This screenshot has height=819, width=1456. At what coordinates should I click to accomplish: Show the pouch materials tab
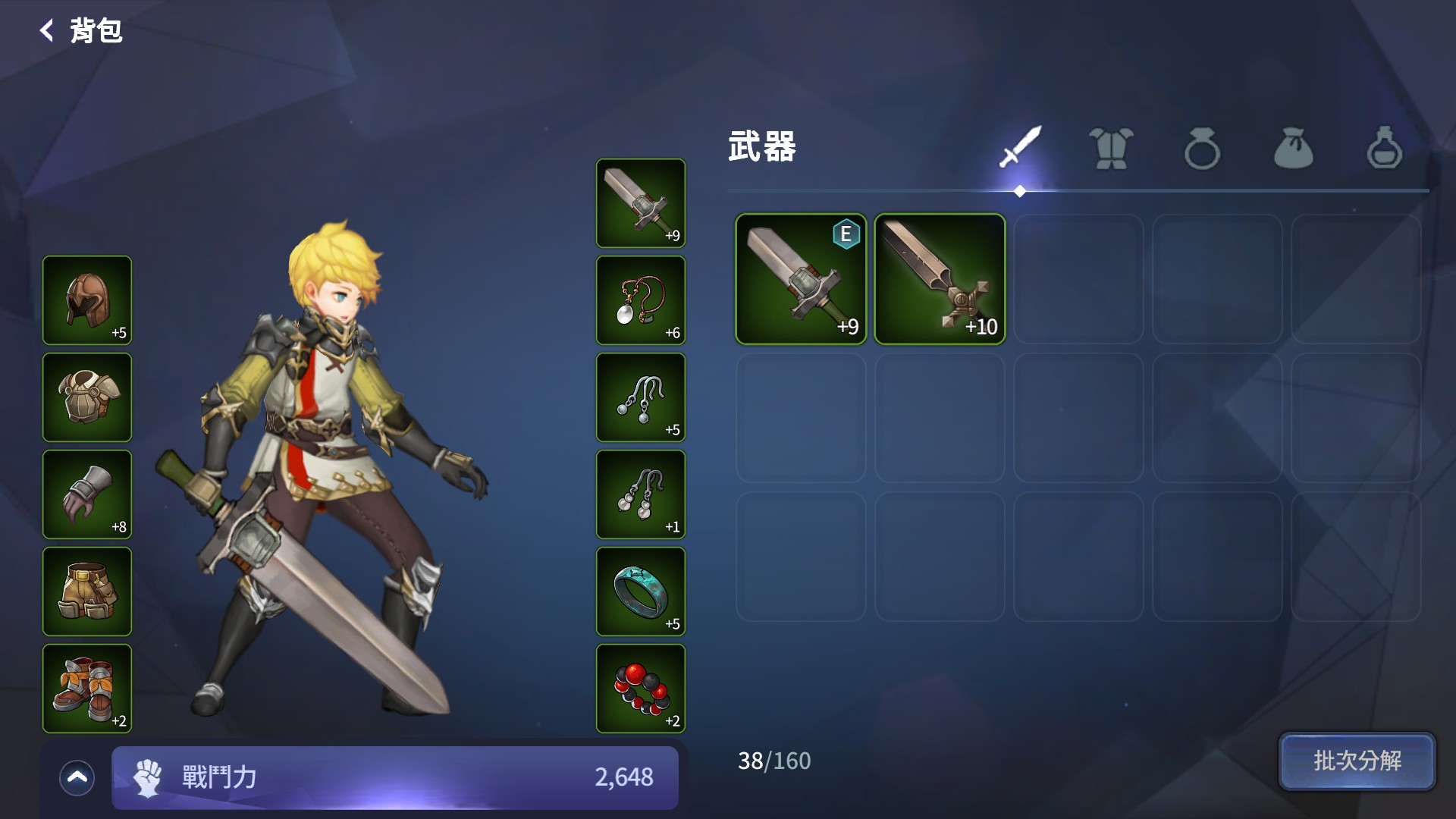[1293, 148]
